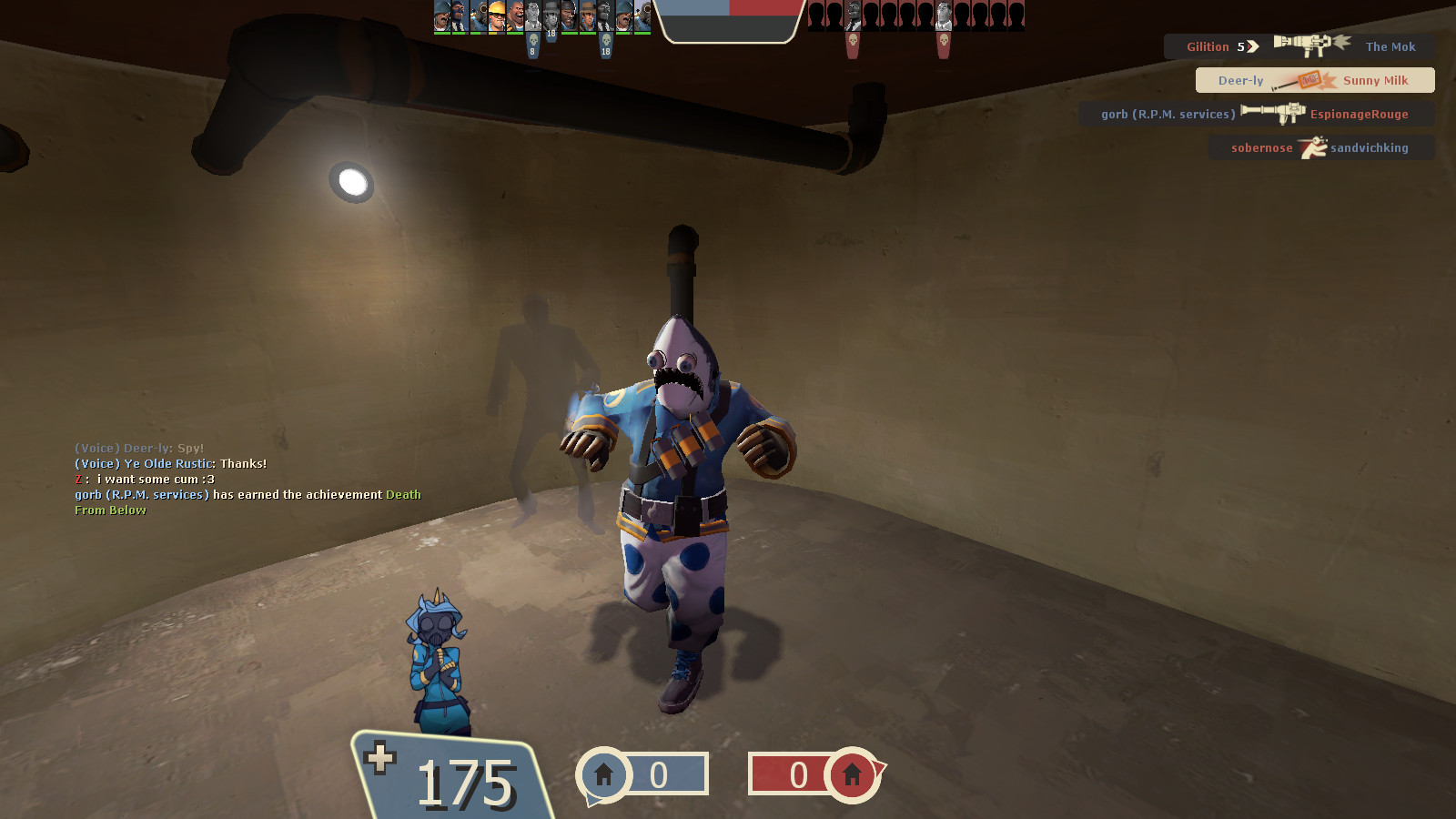
Task: Select the skull icon above the 18-second respawn counter
Action: 605,38
